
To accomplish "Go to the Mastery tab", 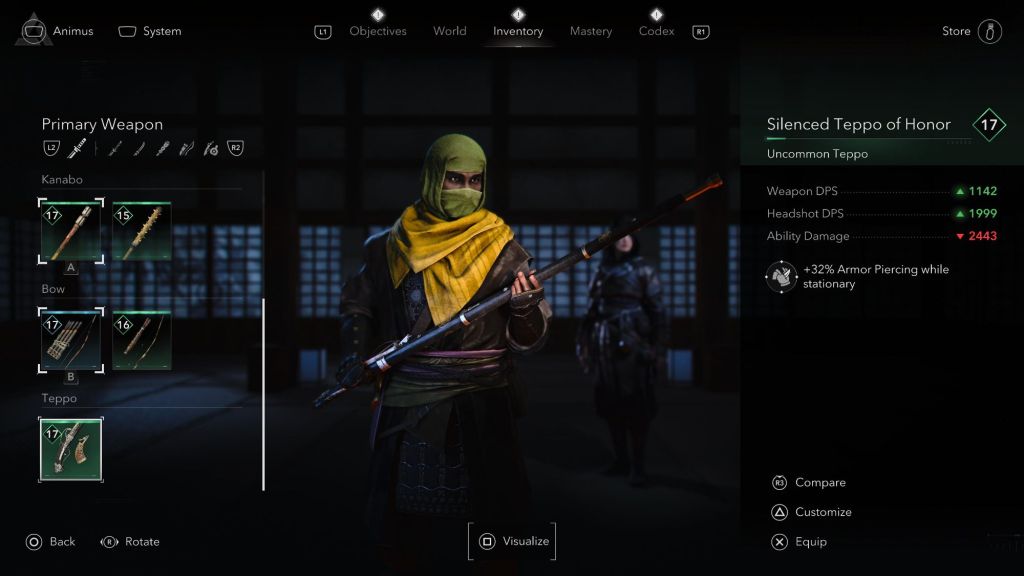I will coord(591,31).
